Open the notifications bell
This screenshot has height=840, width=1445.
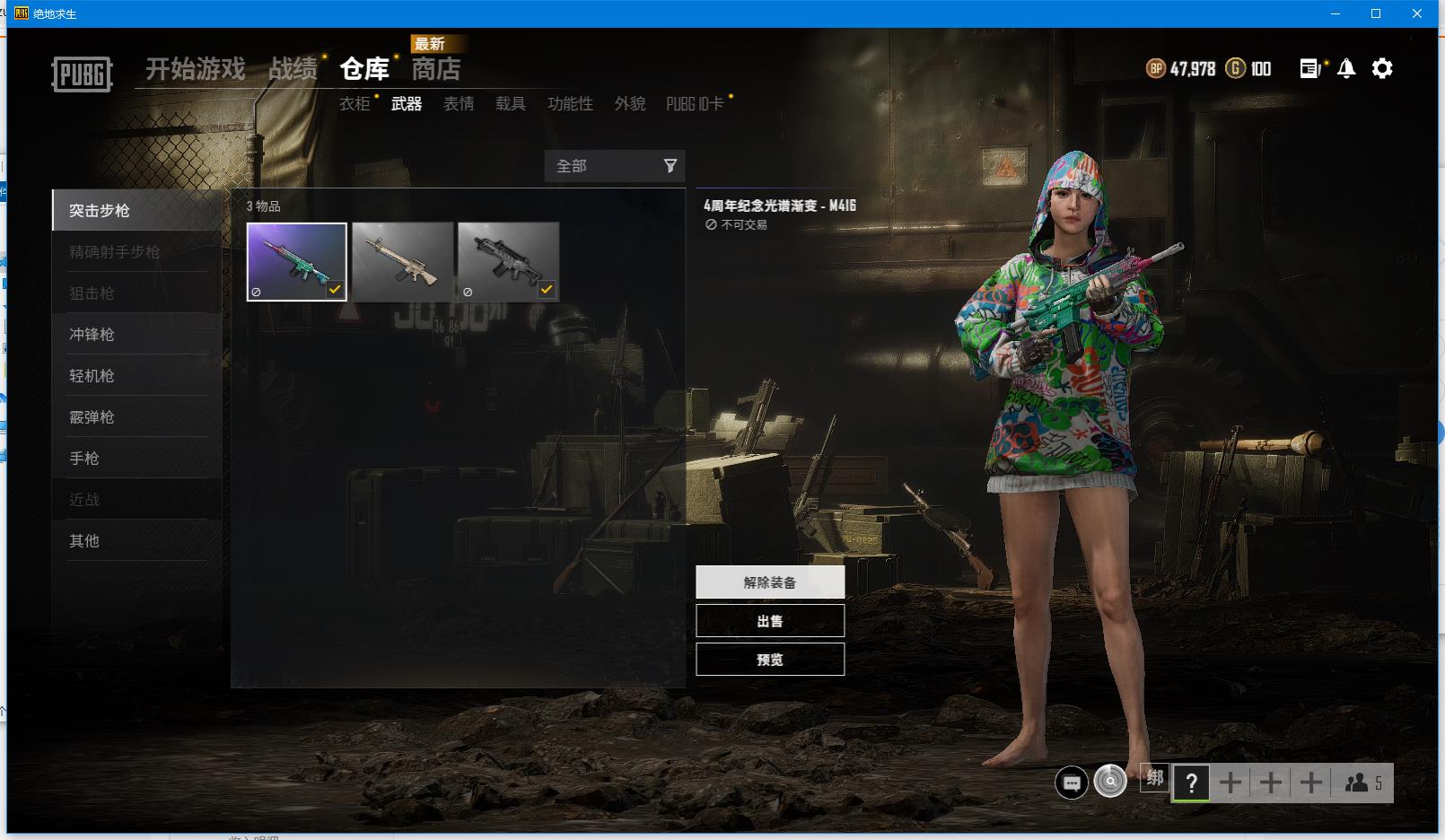click(1346, 68)
